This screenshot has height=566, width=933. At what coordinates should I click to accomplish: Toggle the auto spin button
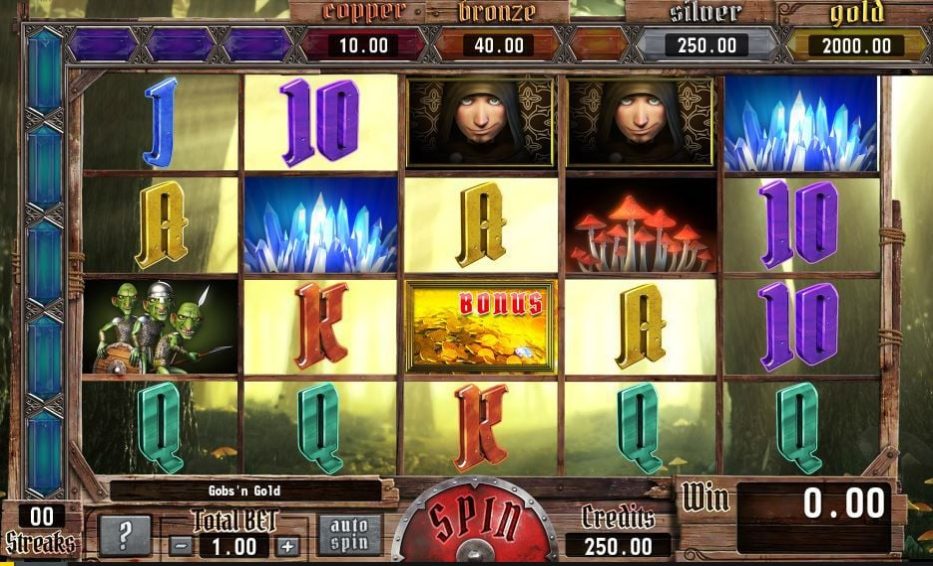[x=349, y=534]
